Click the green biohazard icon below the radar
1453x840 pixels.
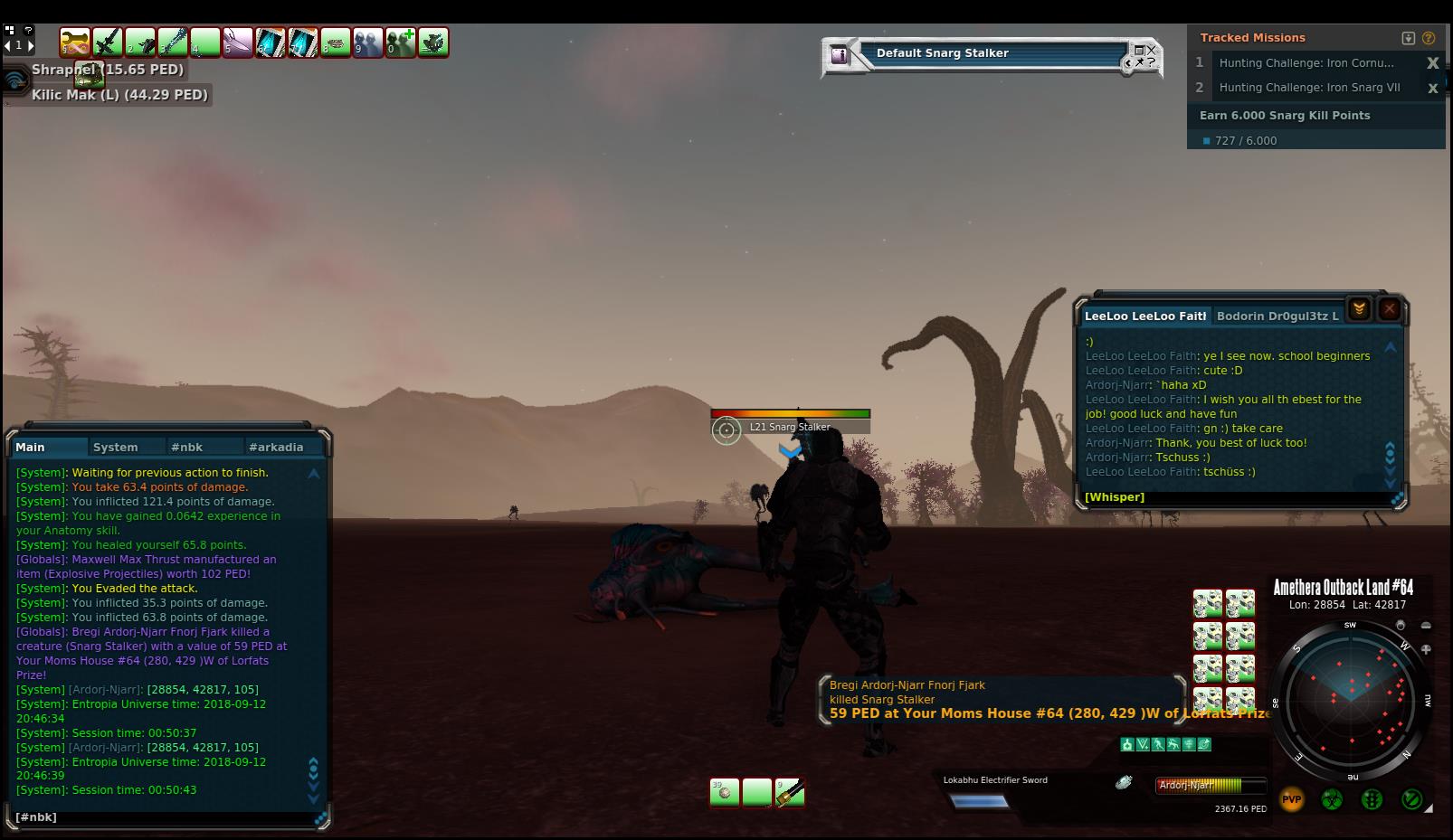pyautogui.click(x=1332, y=799)
